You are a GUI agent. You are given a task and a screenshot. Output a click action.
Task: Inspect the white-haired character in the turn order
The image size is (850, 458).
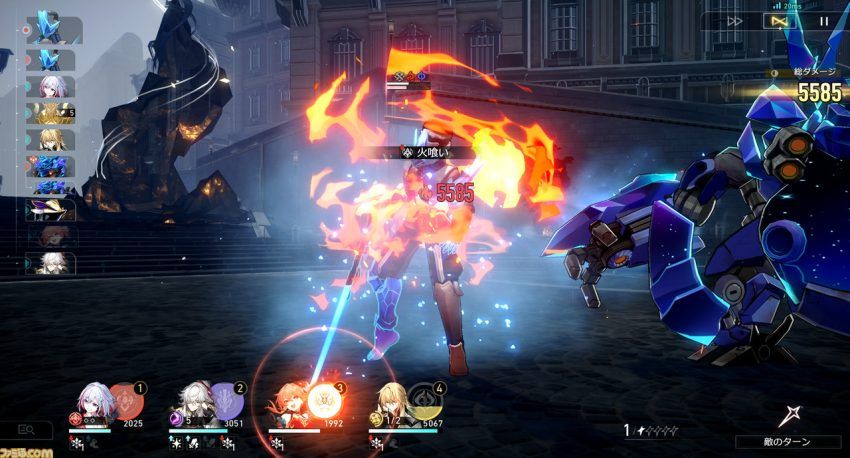click(51, 263)
